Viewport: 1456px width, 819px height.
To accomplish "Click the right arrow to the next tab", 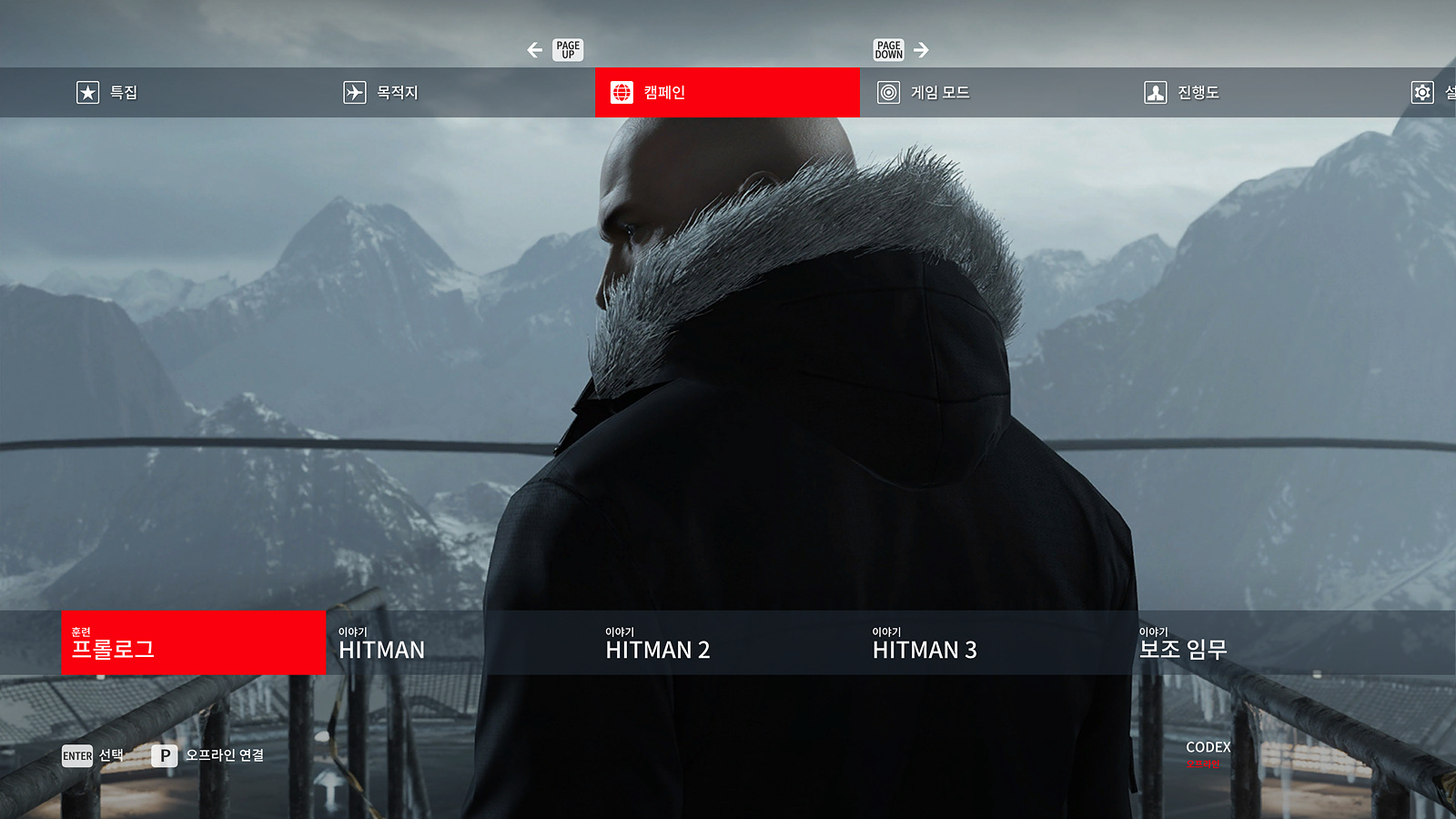I will click(921, 50).
